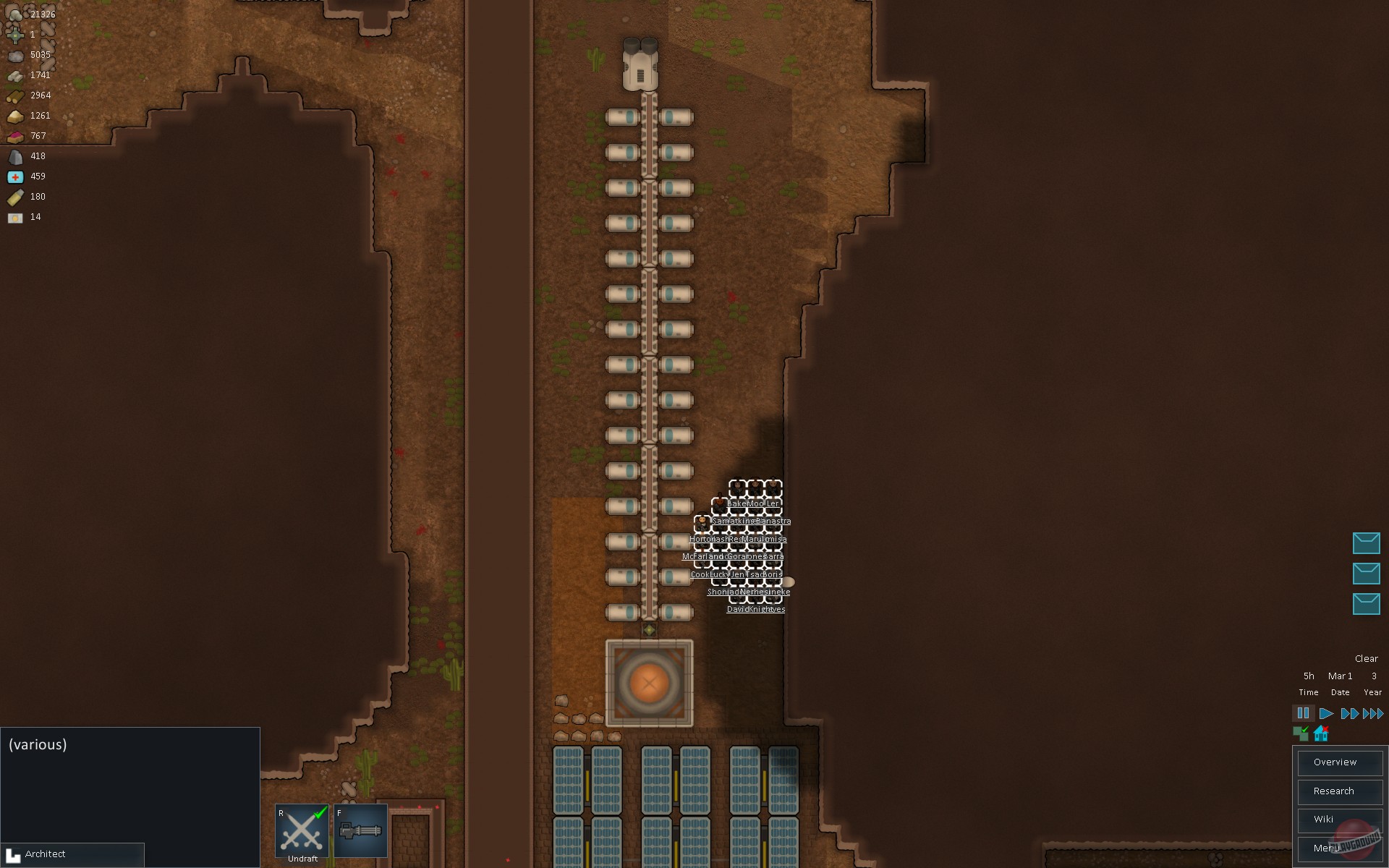Screen dimensions: 1389x868
Task: Open the Menu panel
Action: (x=1340, y=848)
